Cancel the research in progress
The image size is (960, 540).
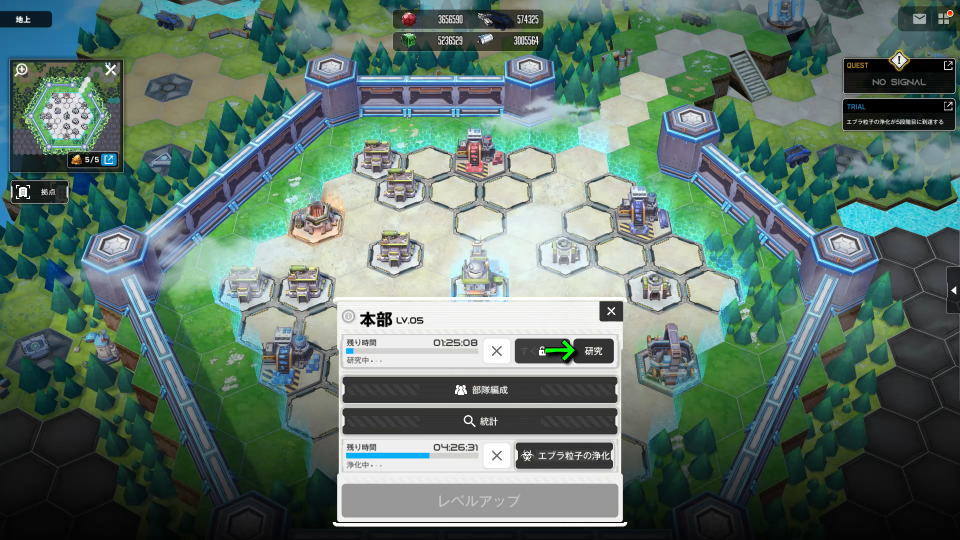click(497, 351)
